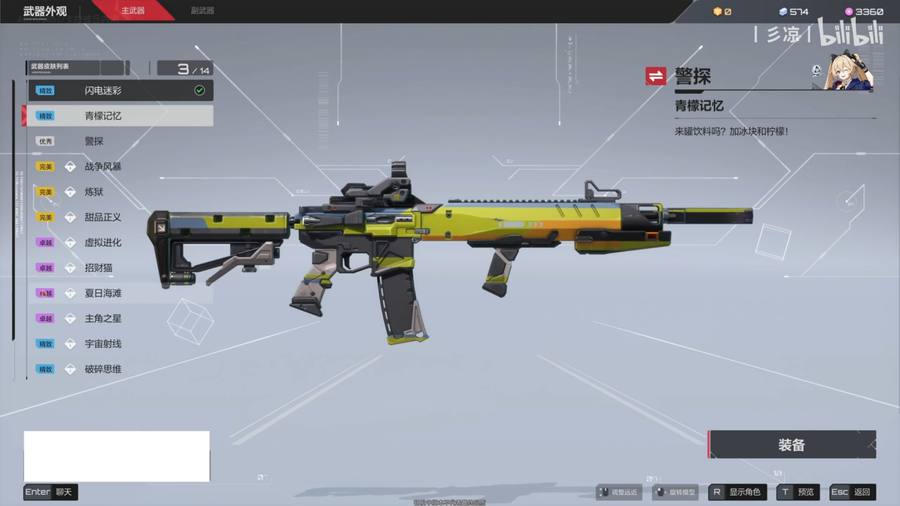Select the 主角之星 skin
The height and width of the screenshot is (506, 900).
click(x=120, y=319)
